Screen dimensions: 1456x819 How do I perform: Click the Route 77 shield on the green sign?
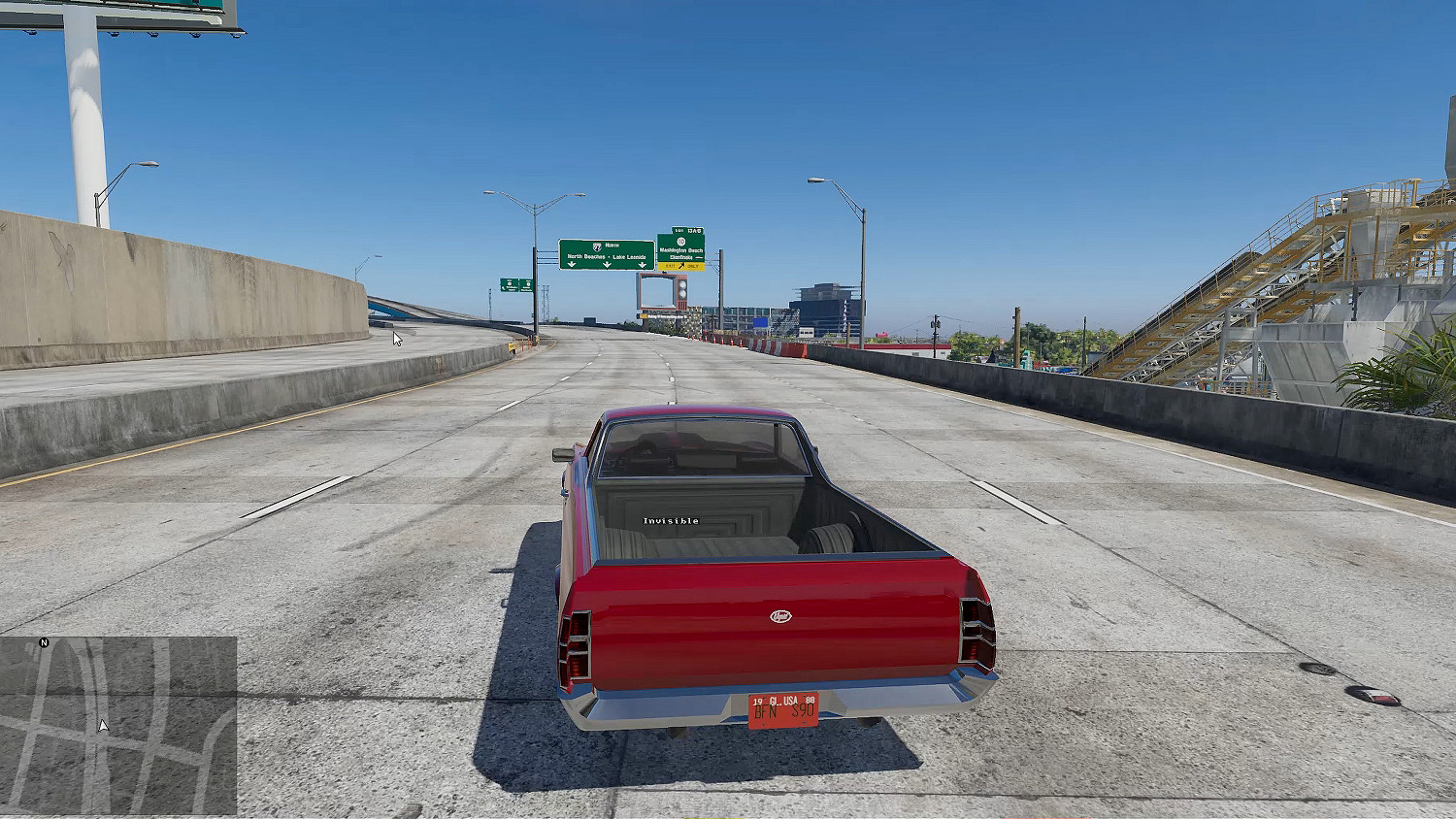tap(597, 246)
